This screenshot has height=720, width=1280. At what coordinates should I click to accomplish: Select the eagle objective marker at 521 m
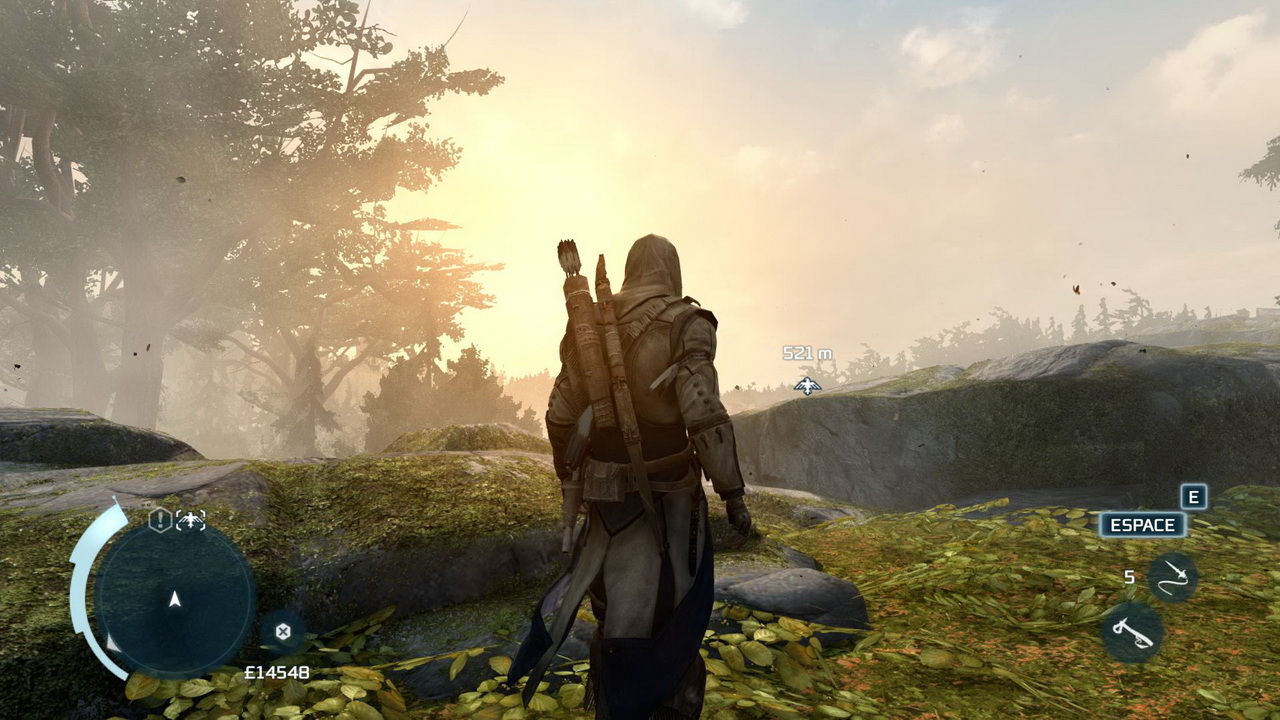click(x=807, y=385)
